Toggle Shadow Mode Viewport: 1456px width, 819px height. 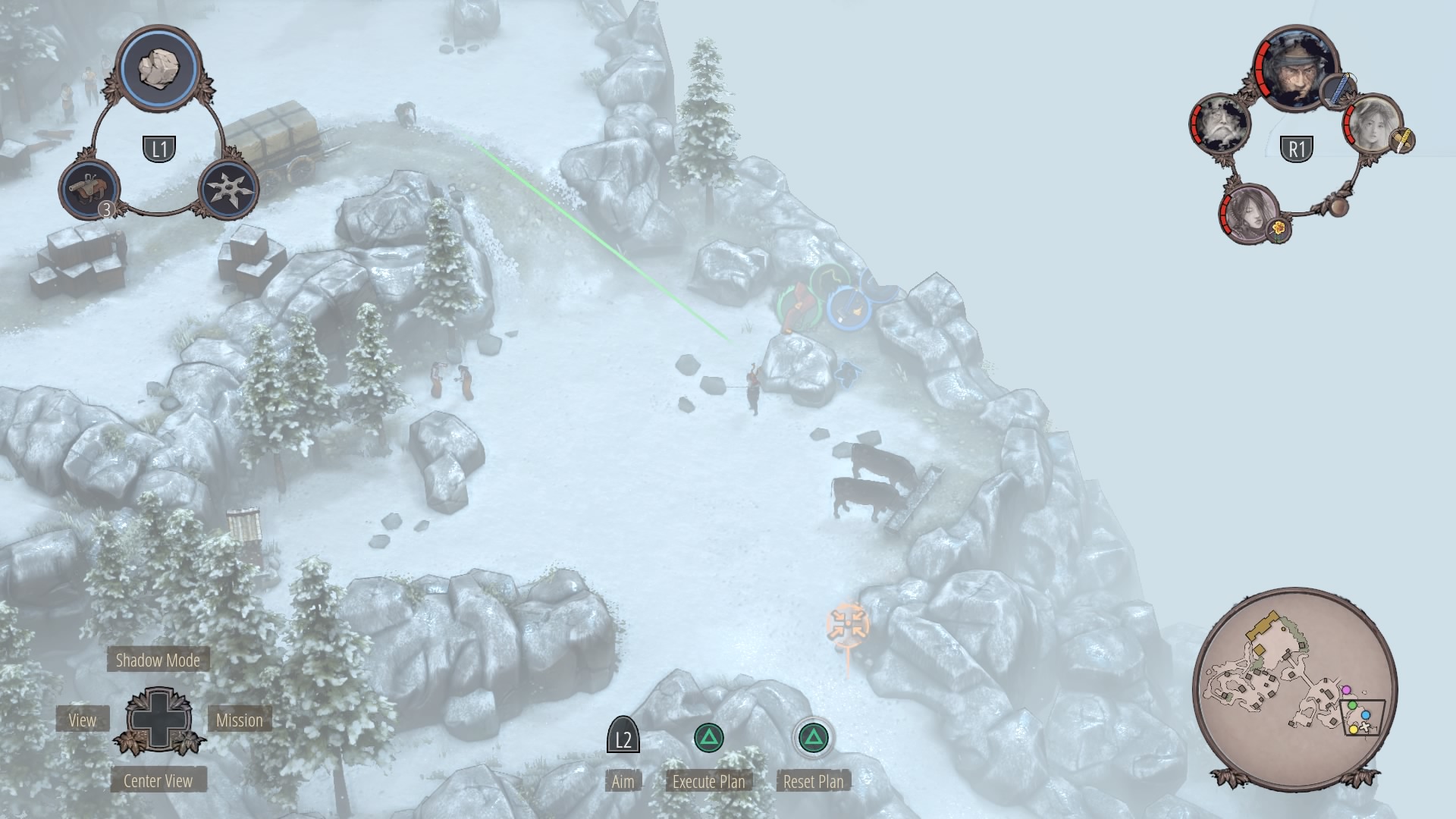pos(158,660)
